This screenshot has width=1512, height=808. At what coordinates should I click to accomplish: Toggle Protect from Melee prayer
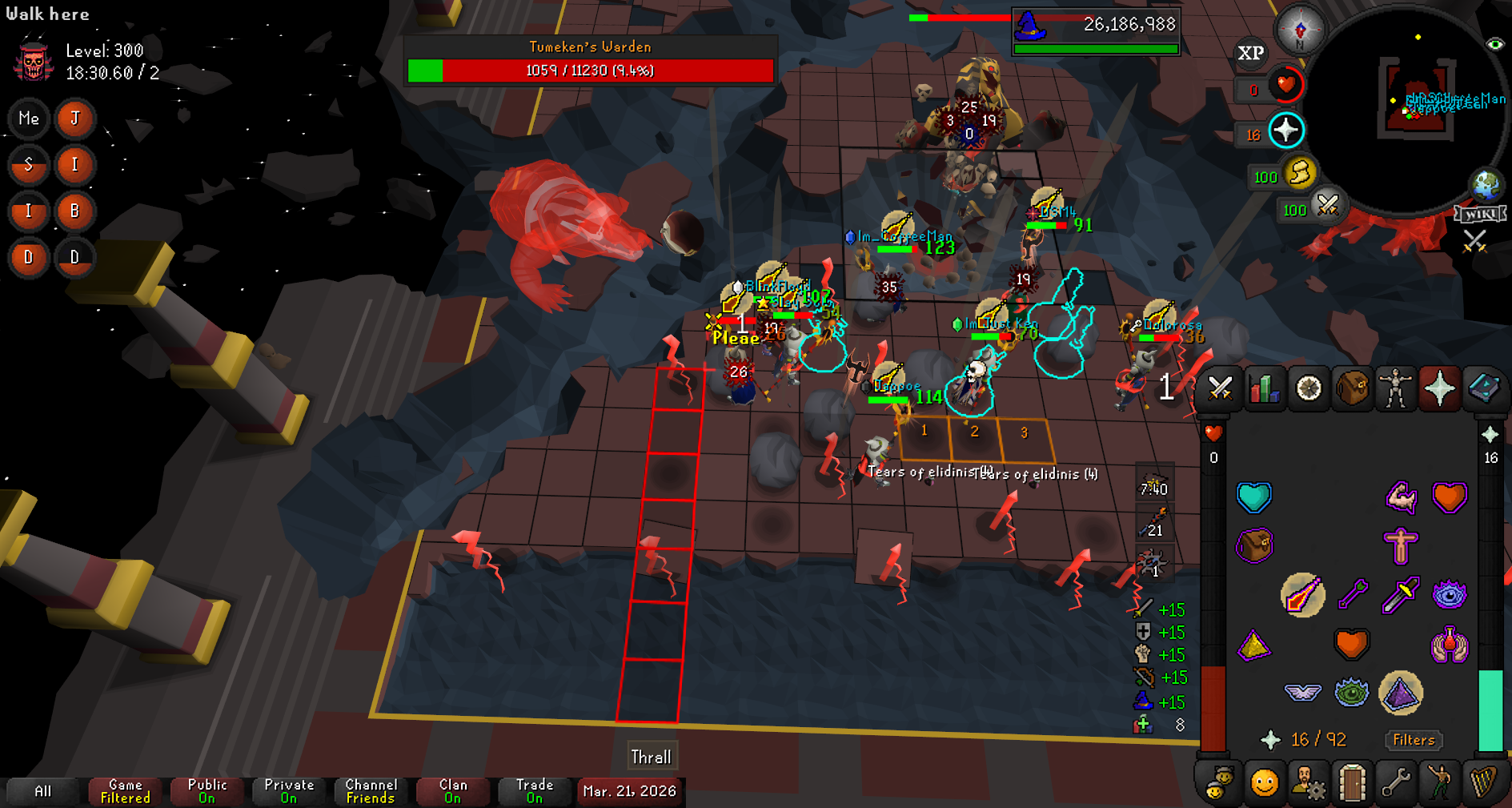(1400, 595)
